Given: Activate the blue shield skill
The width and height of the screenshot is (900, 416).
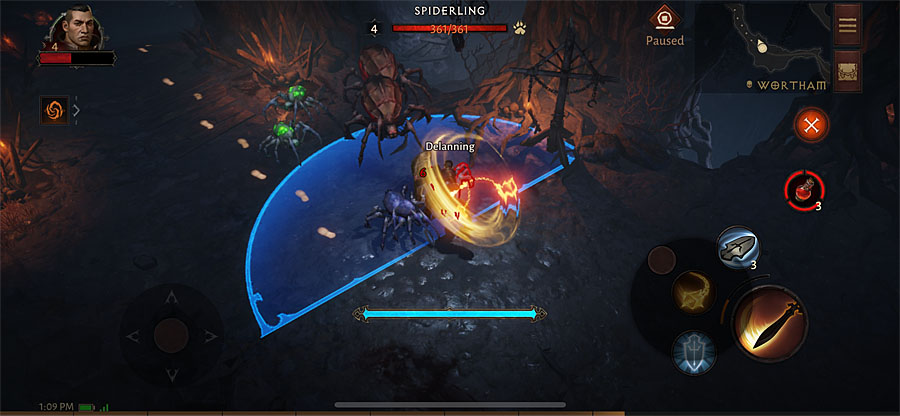Looking at the screenshot, I should point(693,351).
